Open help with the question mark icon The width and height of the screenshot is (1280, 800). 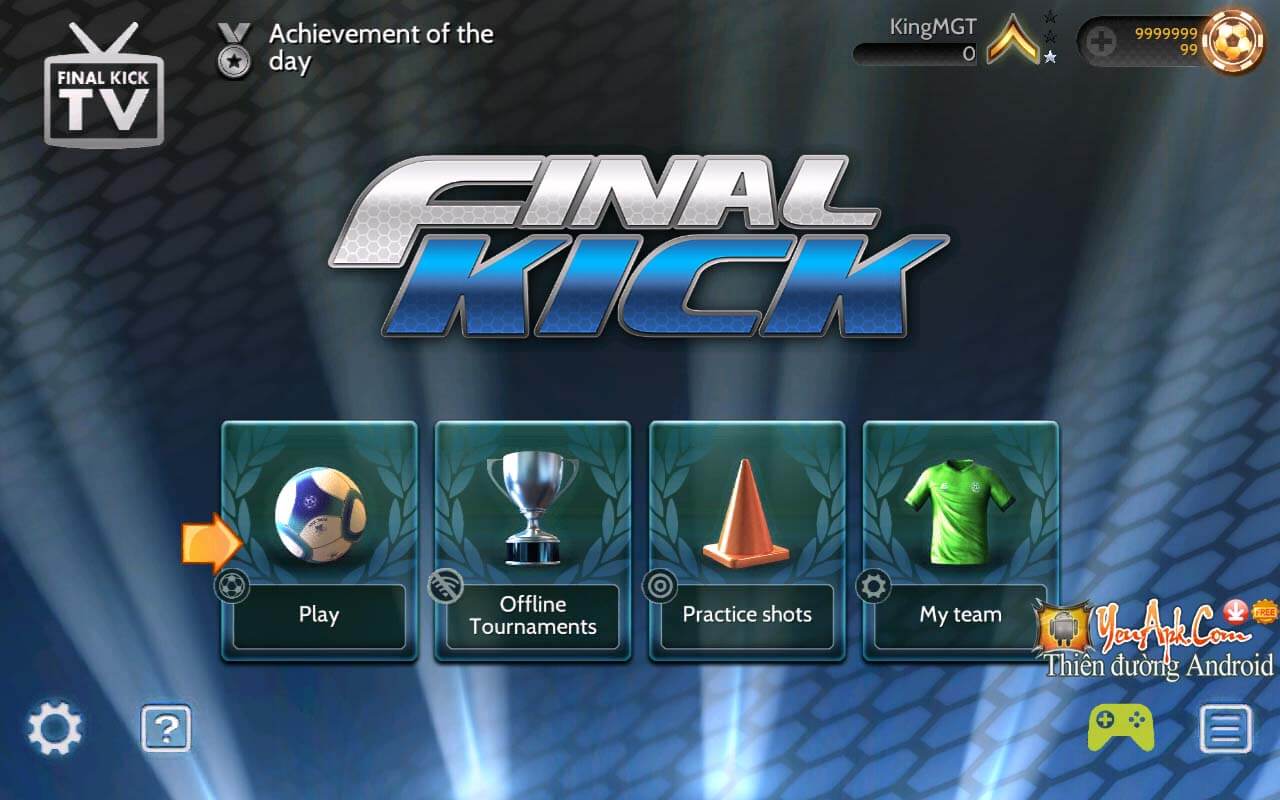[165, 729]
